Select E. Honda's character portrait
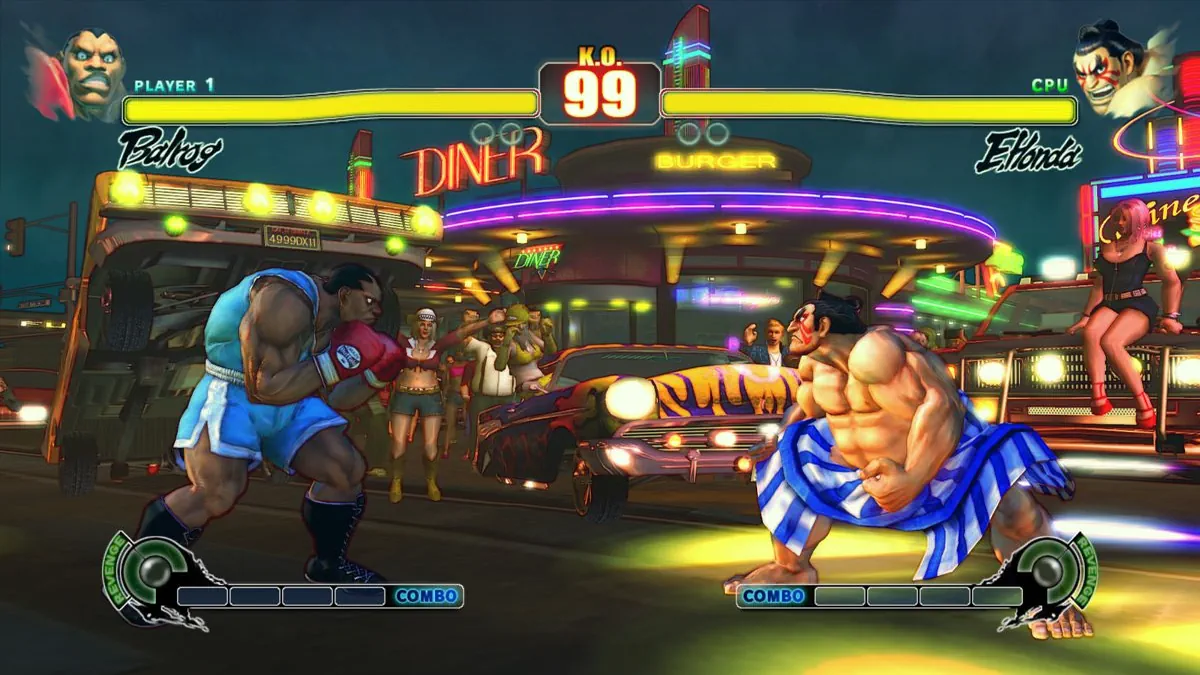The width and height of the screenshot is (1200, 675). pos(1110,66)
